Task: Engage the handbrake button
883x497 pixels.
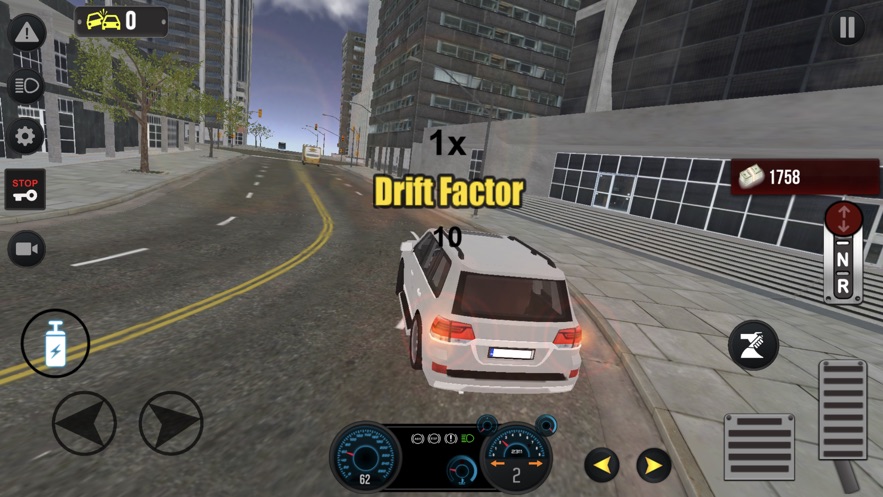Action: click(x=753, y=346)
